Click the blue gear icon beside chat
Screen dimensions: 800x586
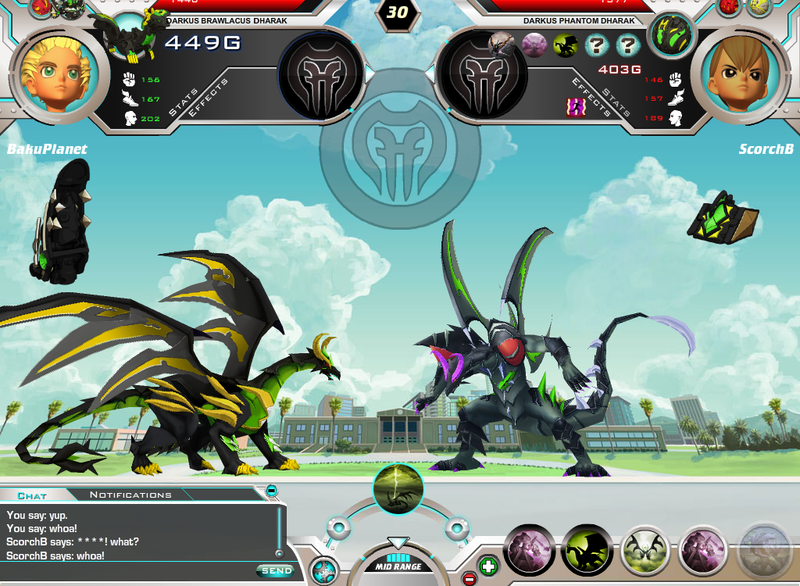pos(323,571)
